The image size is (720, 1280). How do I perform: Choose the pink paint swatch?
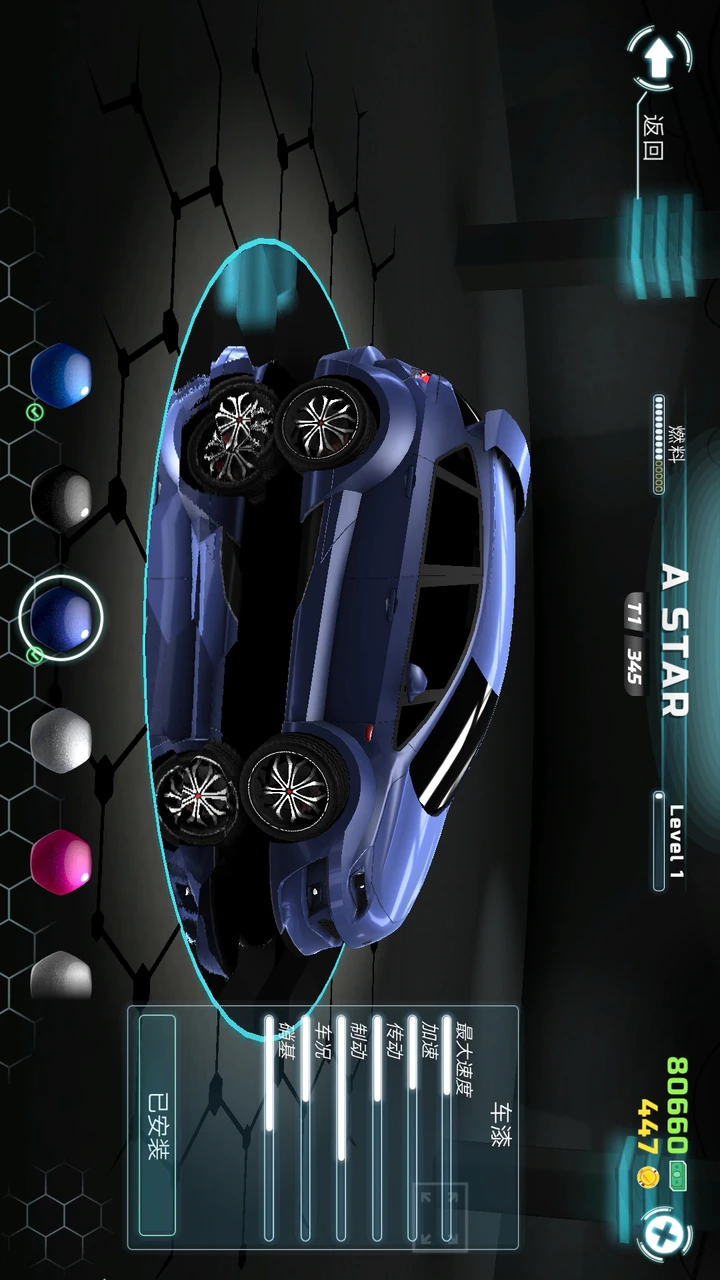pos(61,861)
